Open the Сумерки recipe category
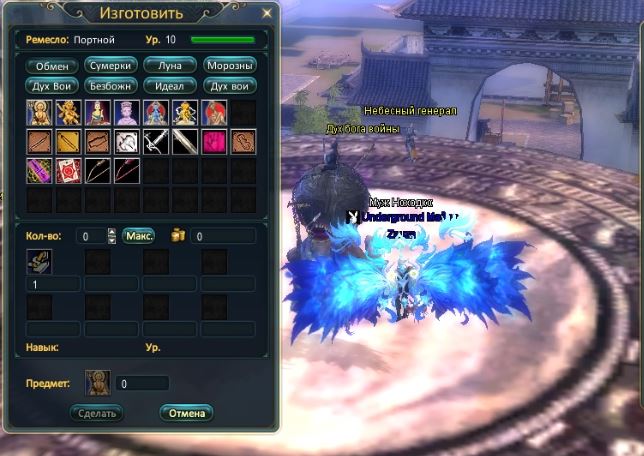The height and width of the screenshot is (456, 644). pos(111,65)
